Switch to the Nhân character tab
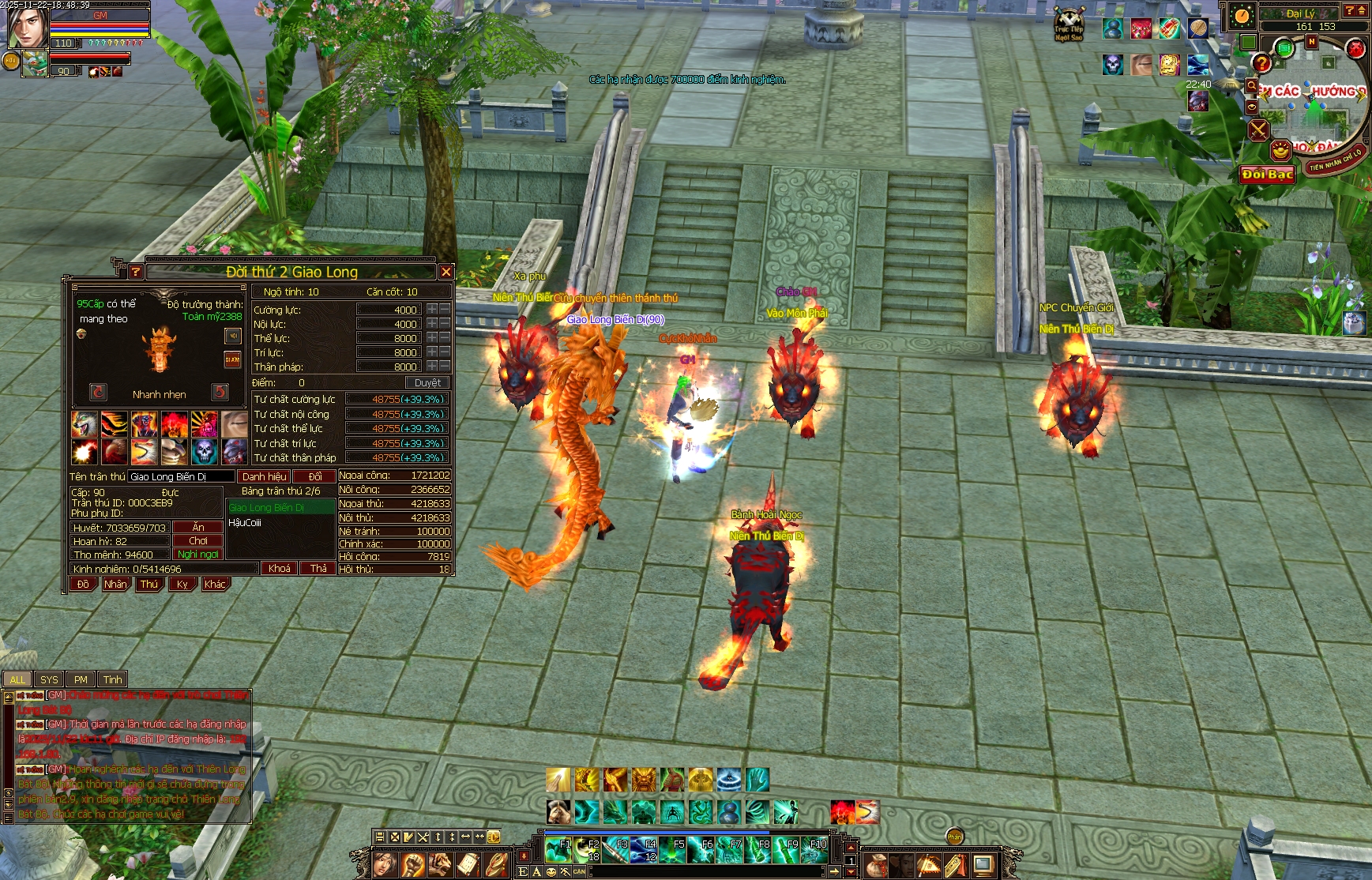This screenshot has width=1372, height=880. (x=115, y=585)
